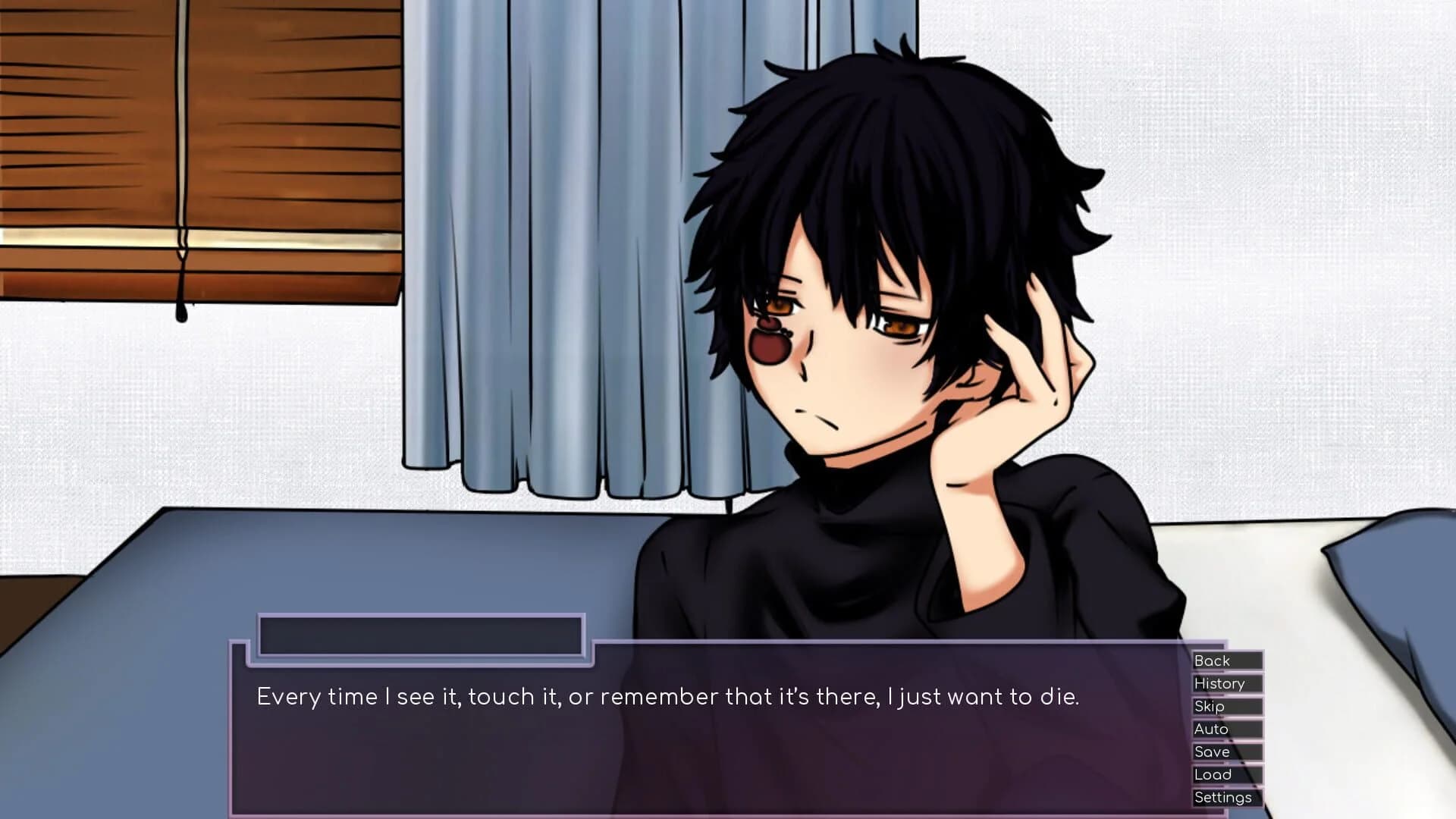Click History to review past dialogue
This screenshot has height=819, width=1456.
click(x=1221, y=683)
